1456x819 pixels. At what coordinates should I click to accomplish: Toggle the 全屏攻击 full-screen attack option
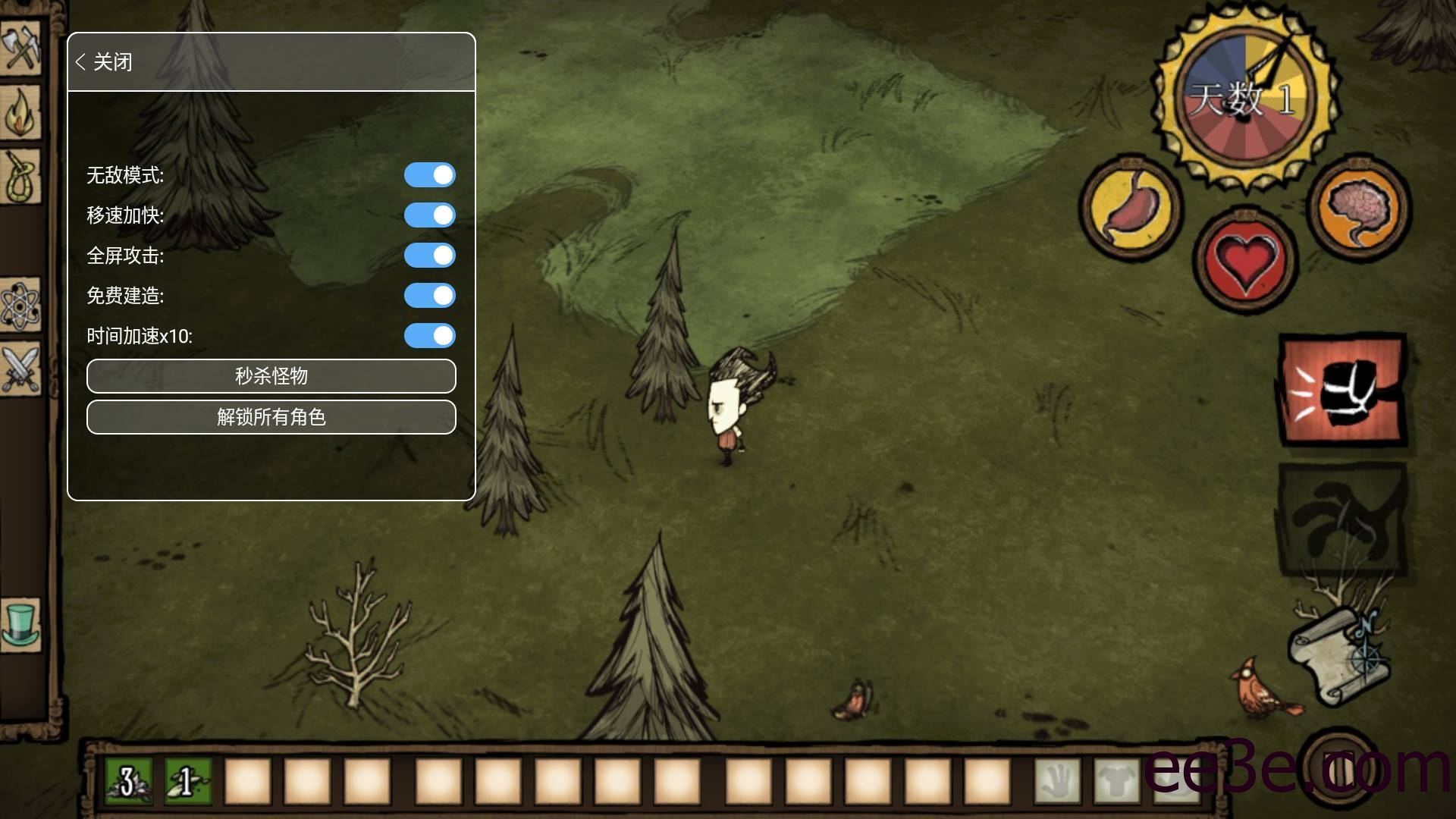pyautogui.click(x=429, y=256)
